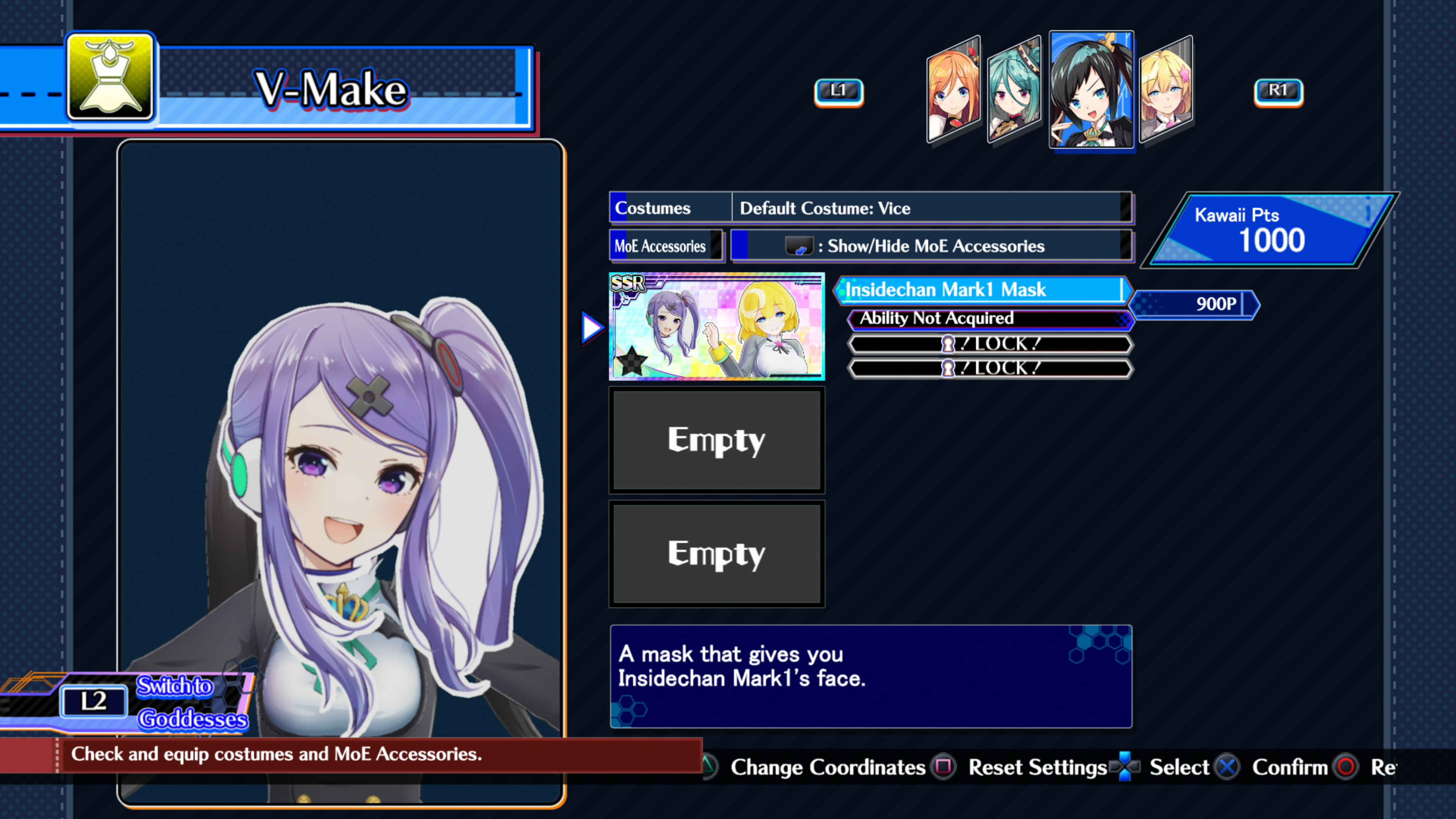Select the SSR Insidechan Mark1 Mask card

click(x=717, y=327)
